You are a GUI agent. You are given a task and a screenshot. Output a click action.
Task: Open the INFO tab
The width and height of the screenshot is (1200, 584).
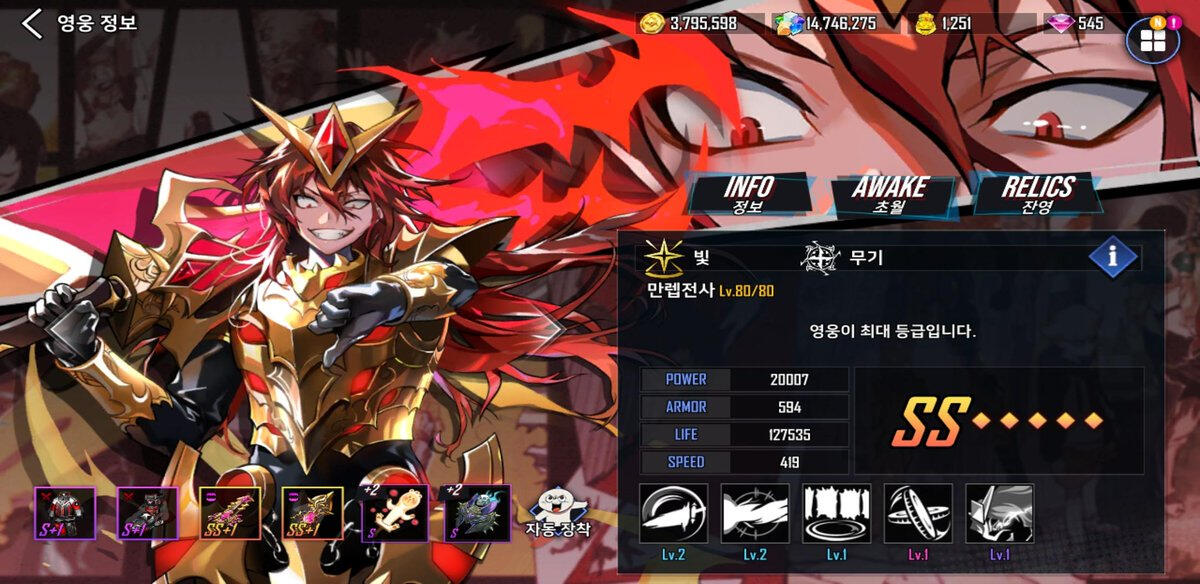coord(748,195)
